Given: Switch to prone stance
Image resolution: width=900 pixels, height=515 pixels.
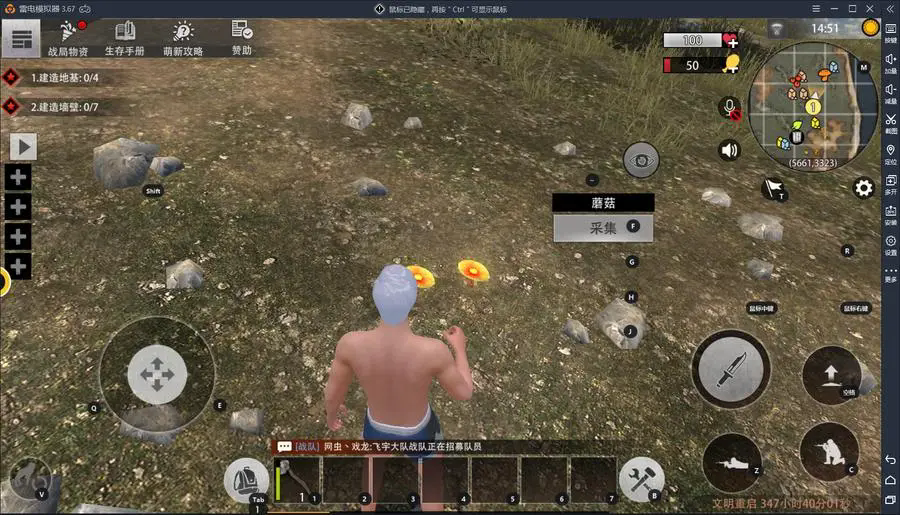Looking at the screenshot, I should tap(731, 462).
